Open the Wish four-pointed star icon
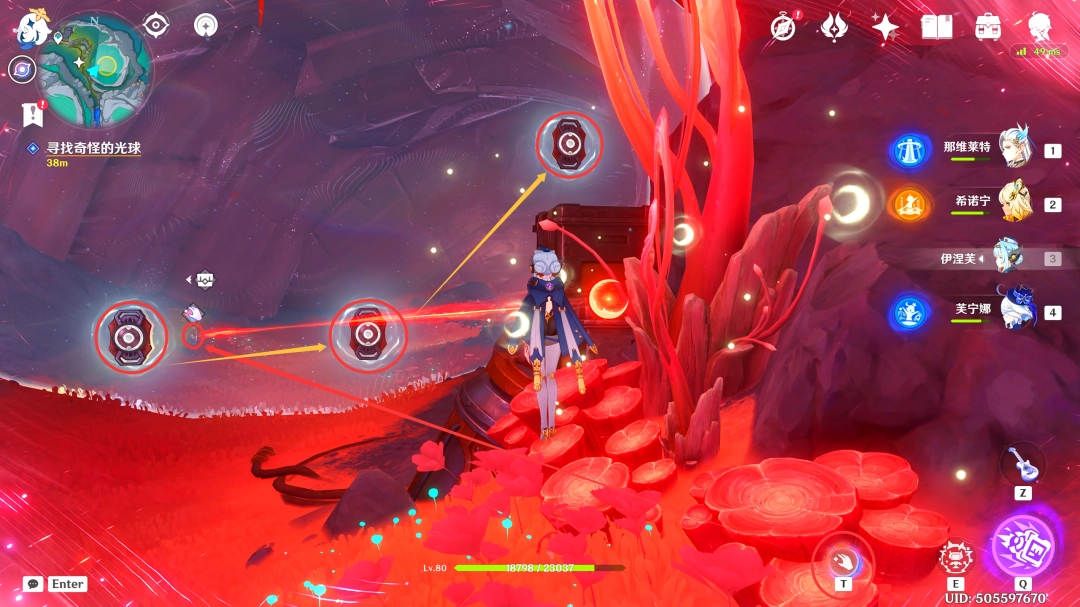 point(885,27)
